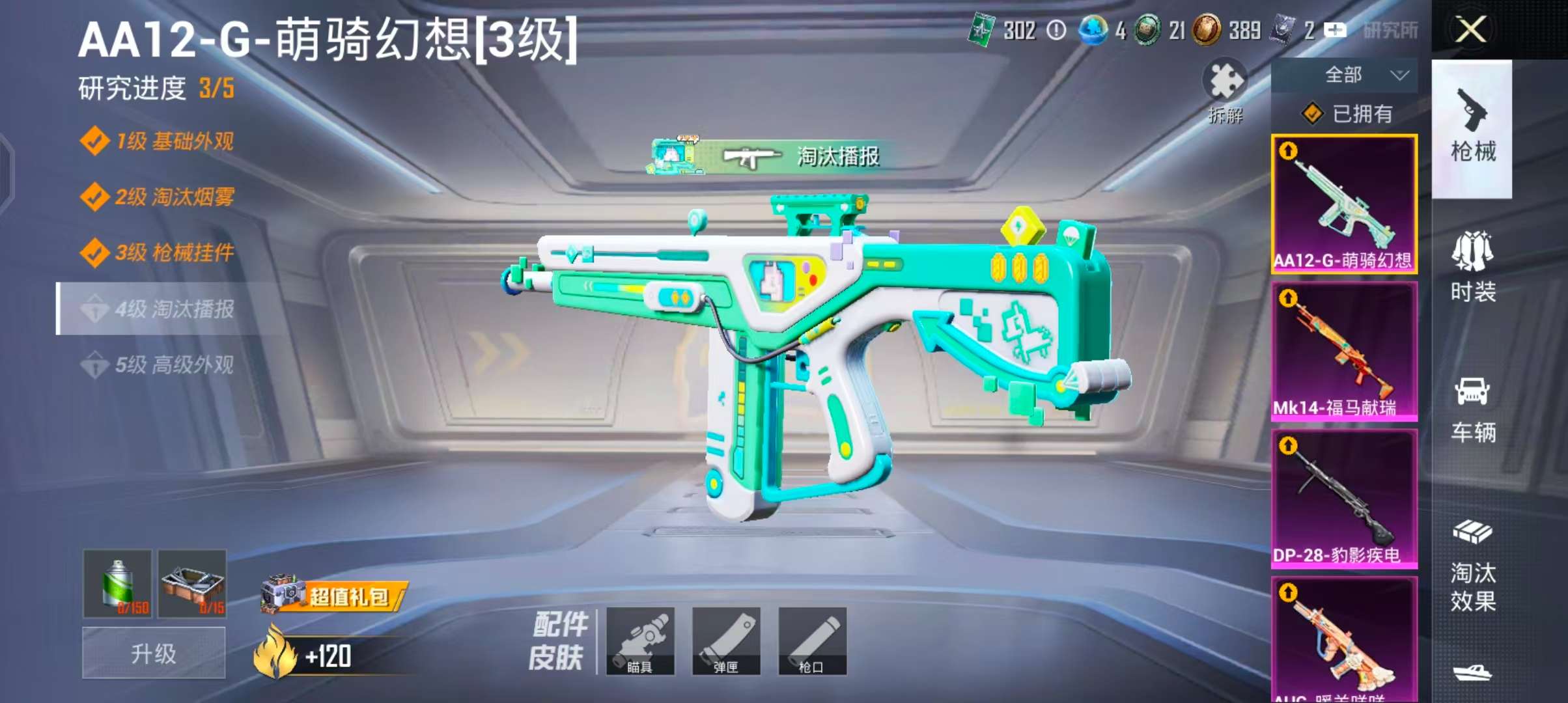Screen dimensions: 1568x703
Task: Click the crafting tray material icon
Action: point(191,585)
